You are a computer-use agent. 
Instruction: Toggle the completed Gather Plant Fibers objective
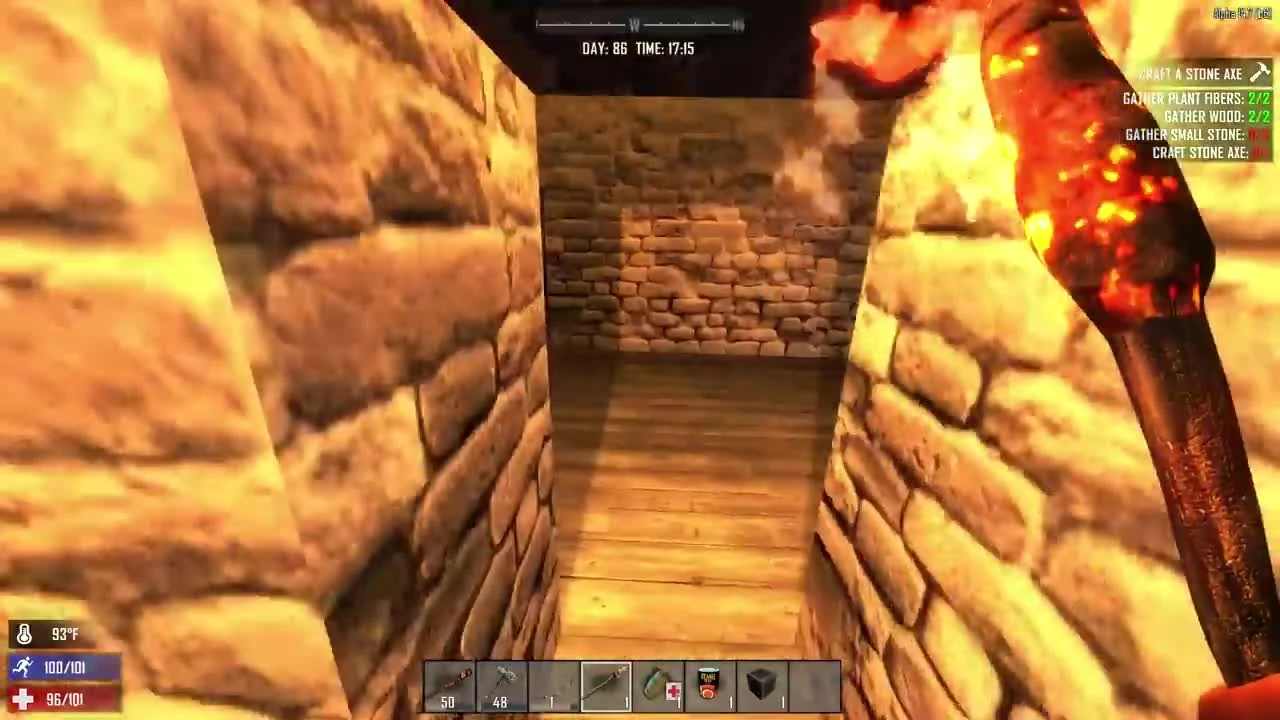1195,98
